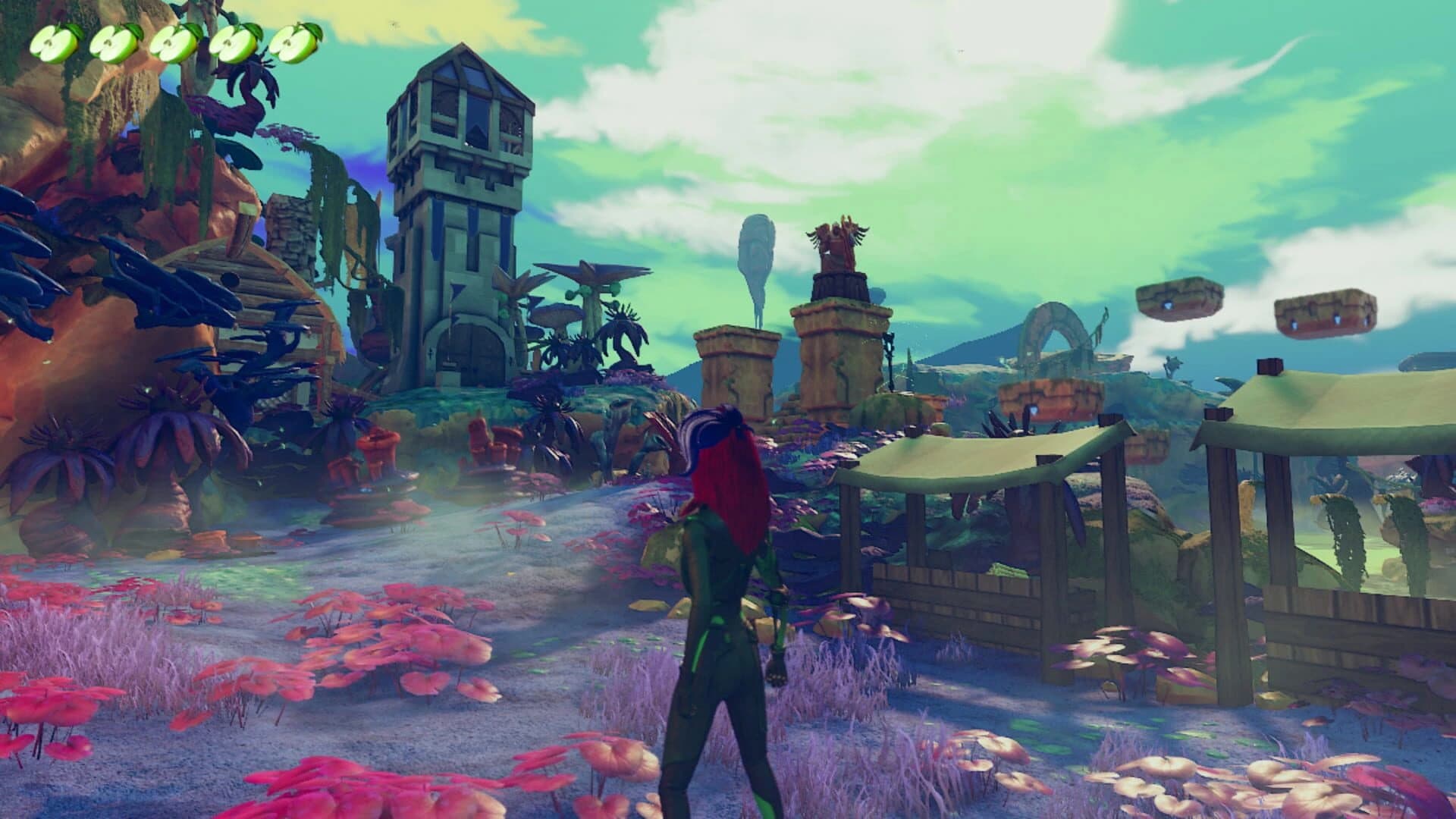Click the middle apple of the health row
This screenshot has height=819, width=1456.
point(172,43)
